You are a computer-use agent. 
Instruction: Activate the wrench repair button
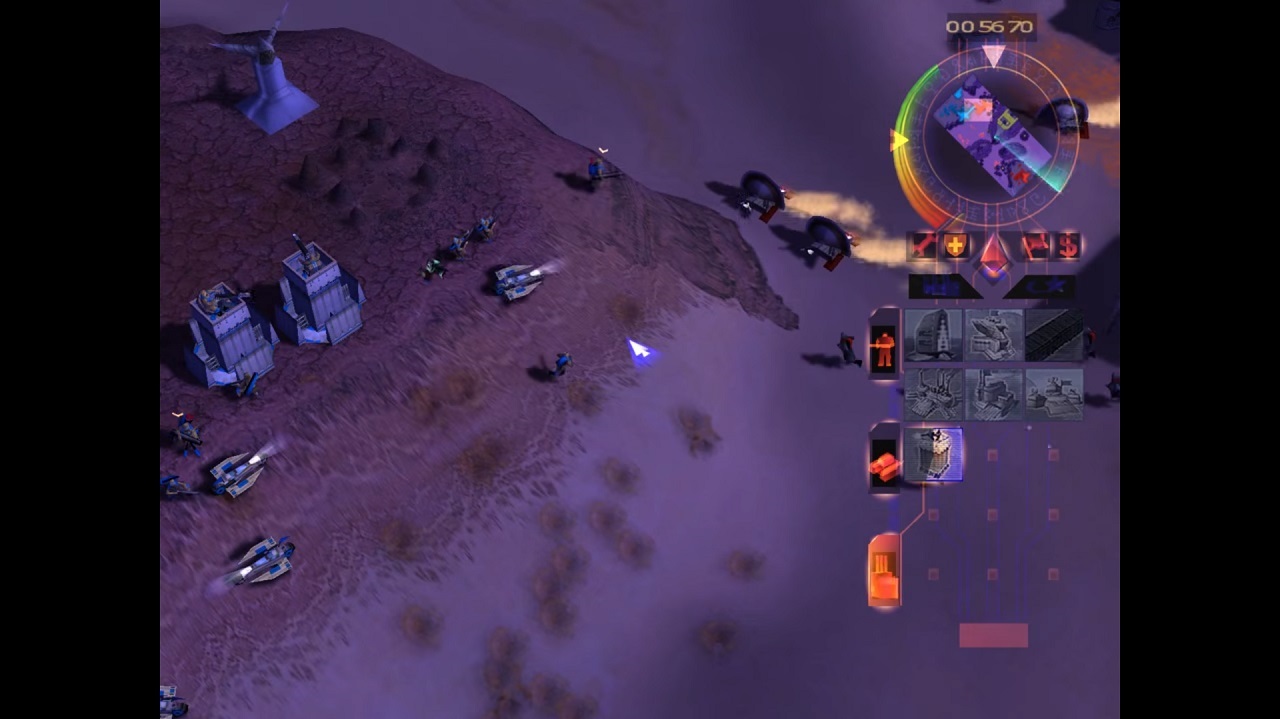click(922, 245)
